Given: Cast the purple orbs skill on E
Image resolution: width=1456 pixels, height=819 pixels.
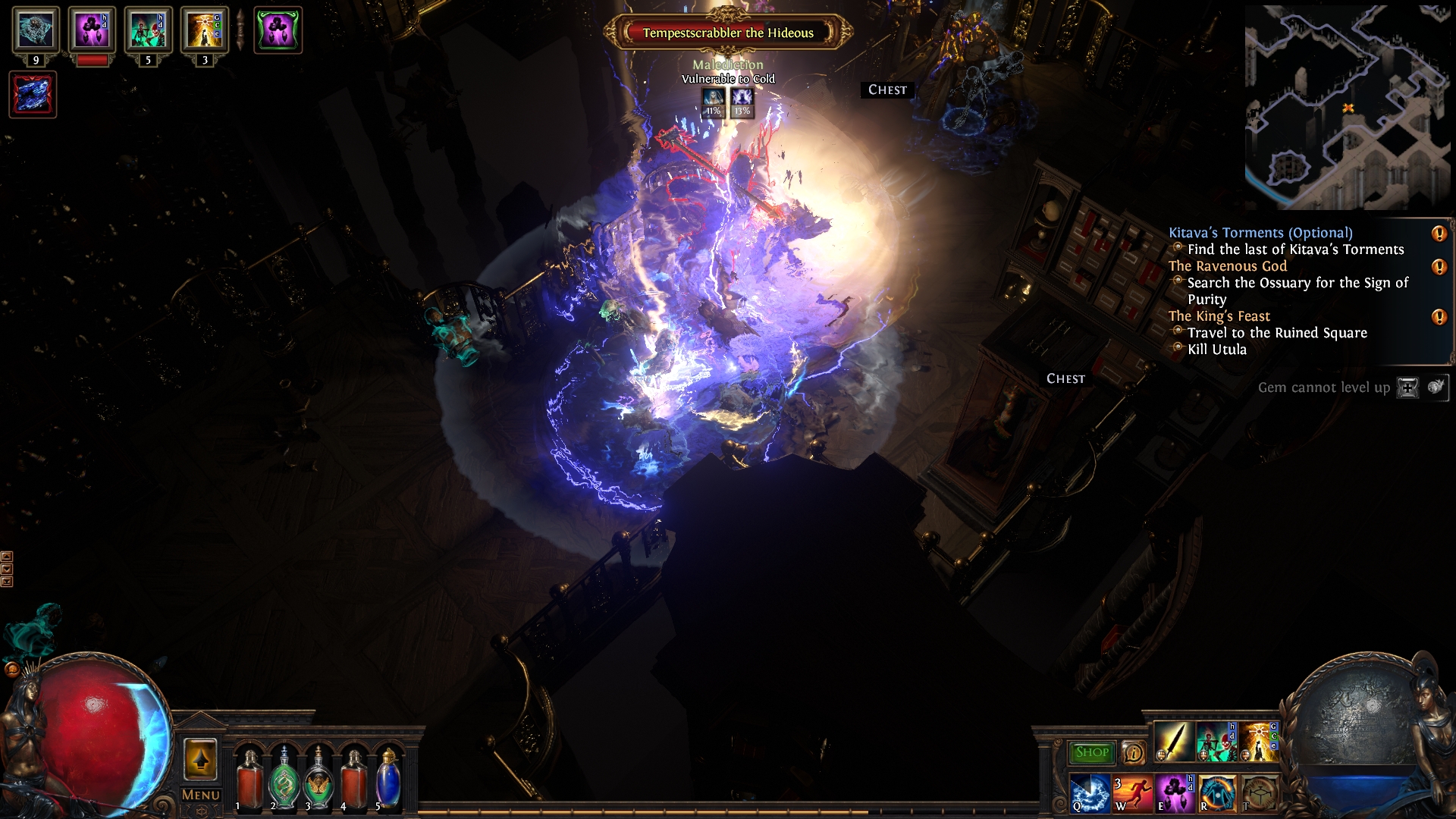Looking at the screenshot, I should click(x=1174, y=793).
